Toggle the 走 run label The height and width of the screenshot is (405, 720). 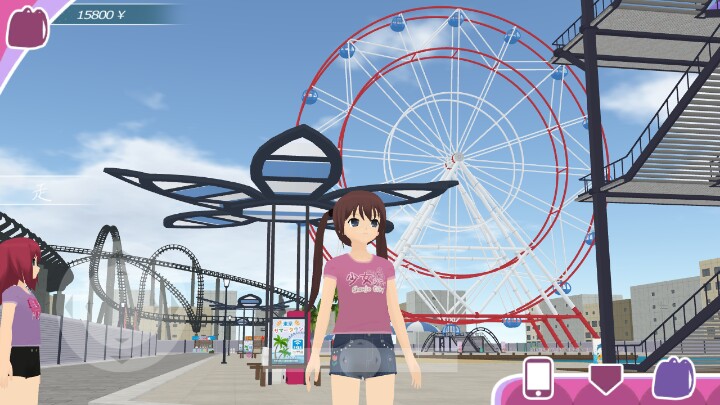coord(41,190)
